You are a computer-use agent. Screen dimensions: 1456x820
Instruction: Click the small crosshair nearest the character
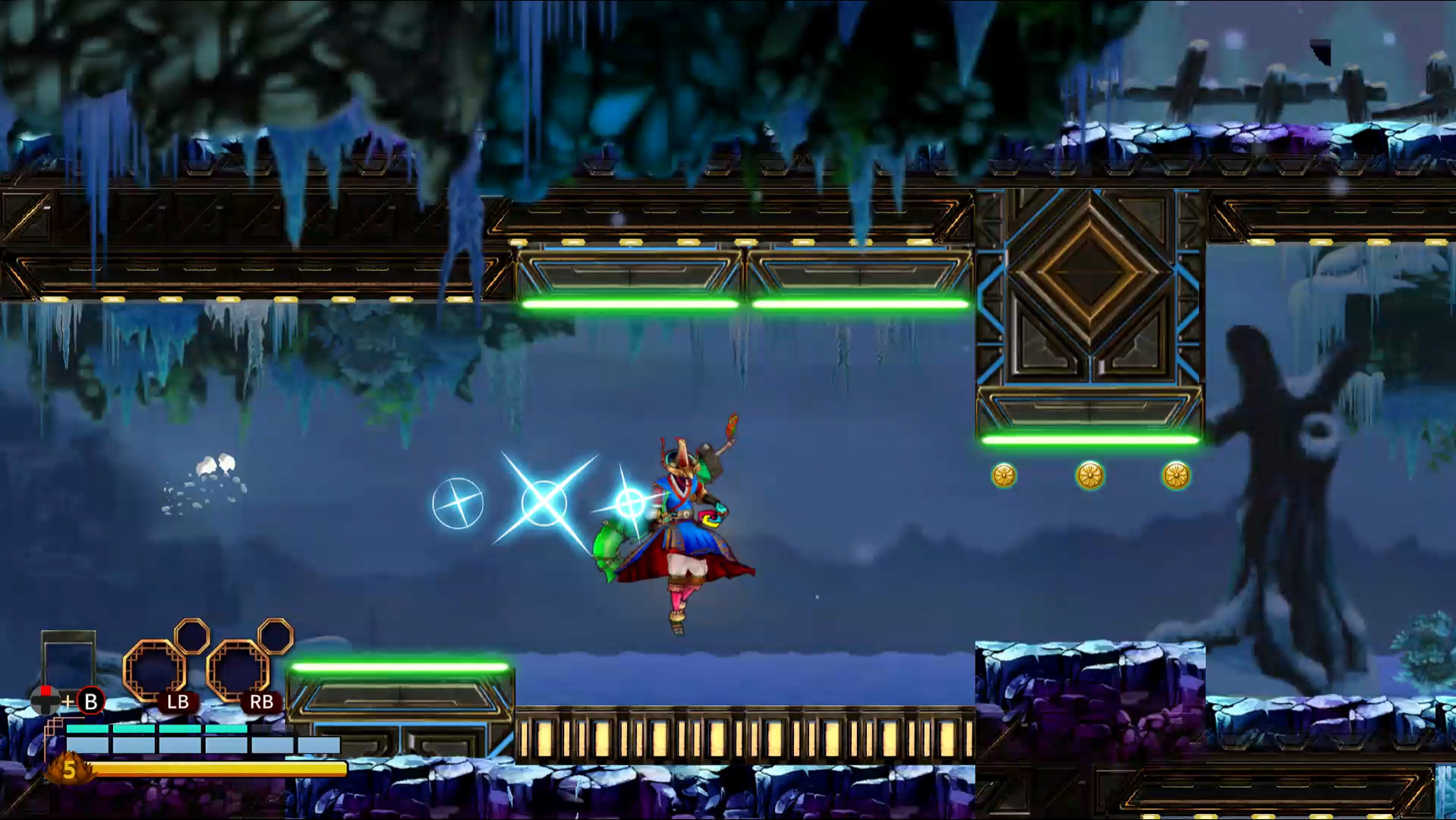(x=629, y=500)
